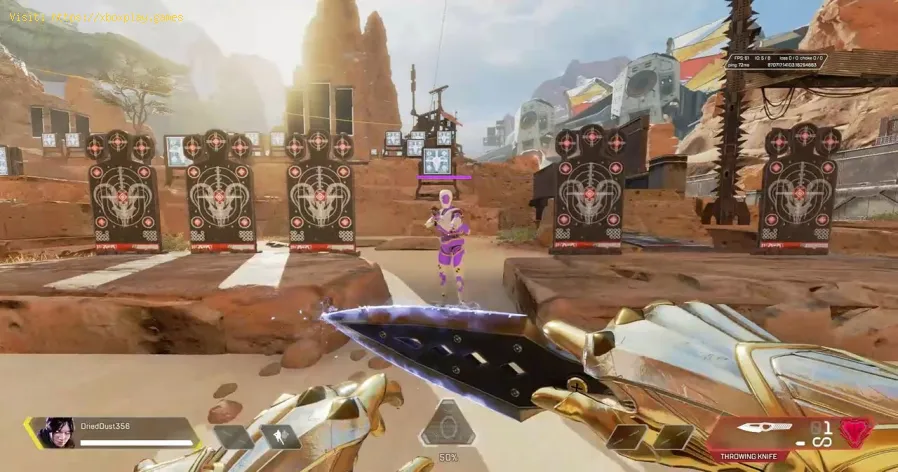This screenshot has height=472, width=898.
Task: Select the DriedDust356 player name banner
Action: tap(128, 426)
